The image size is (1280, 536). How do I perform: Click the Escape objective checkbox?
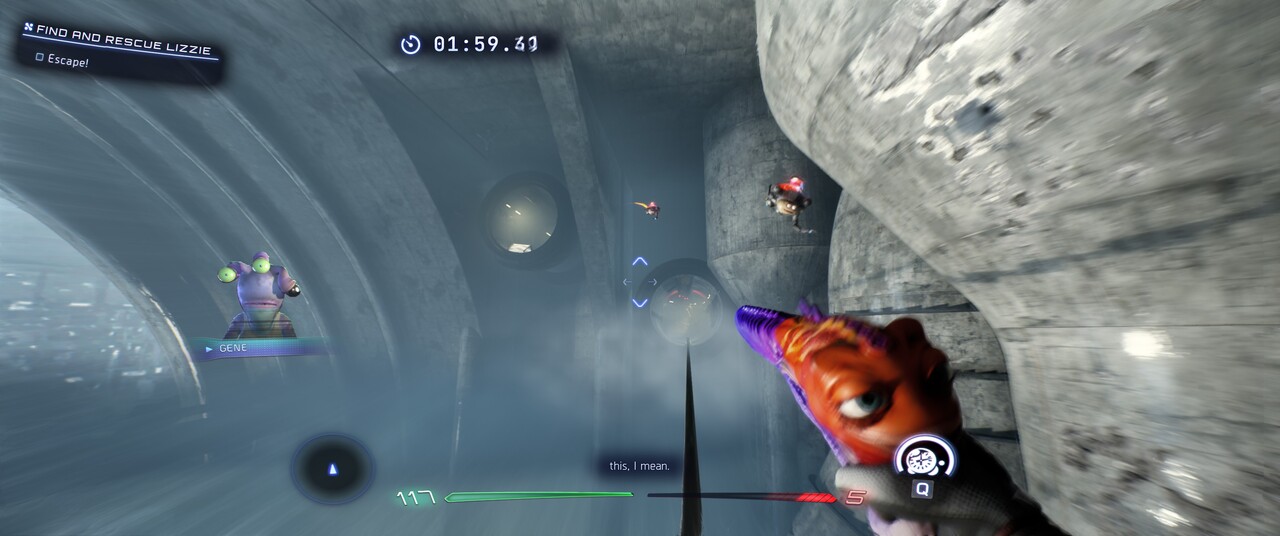point(40,59)
